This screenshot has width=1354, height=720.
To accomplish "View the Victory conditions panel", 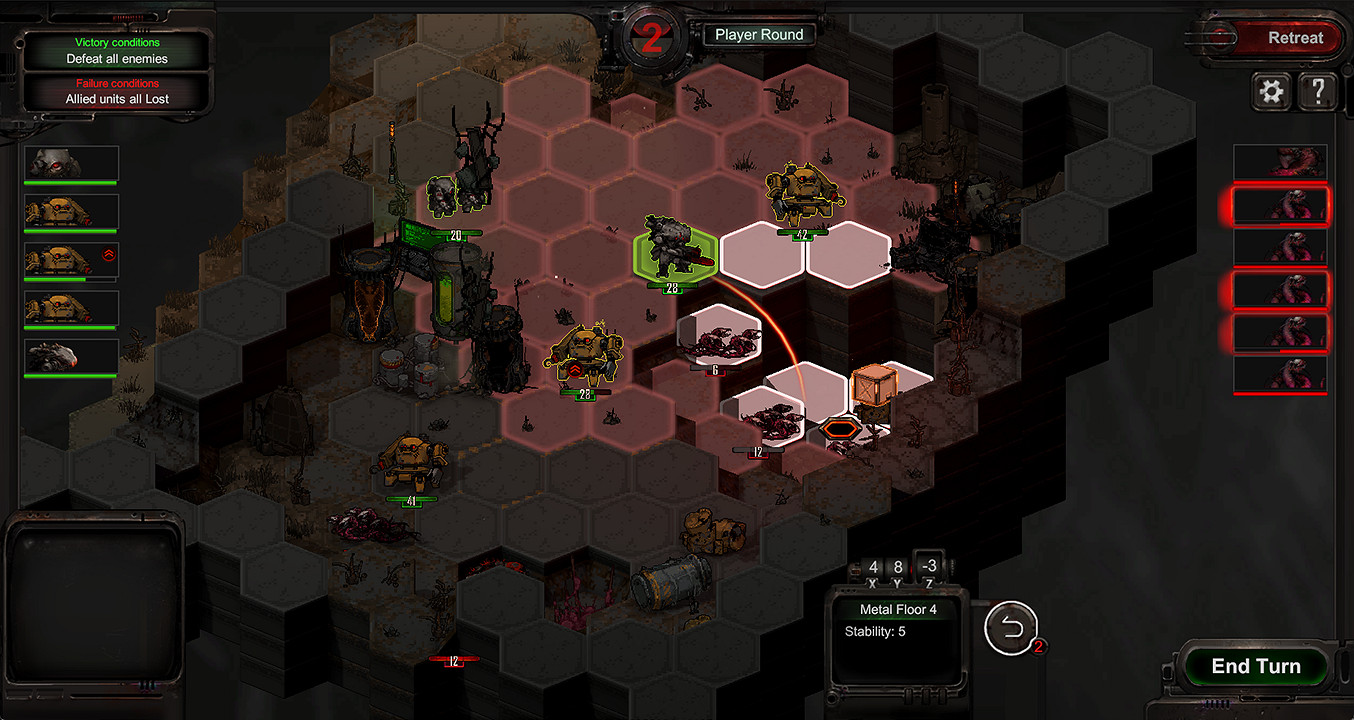I will pos(117,51).
